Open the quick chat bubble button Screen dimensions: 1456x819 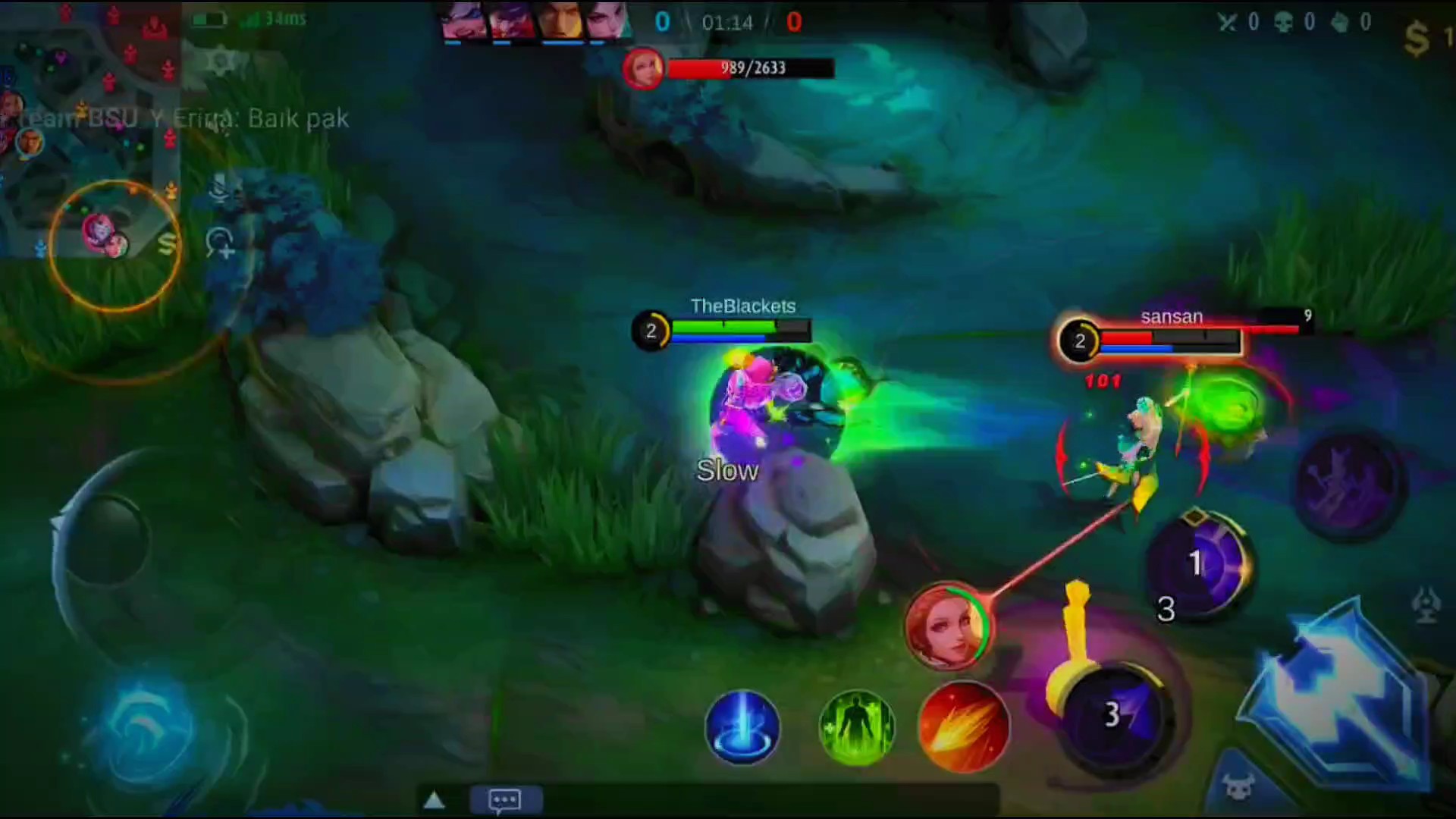pos(505,799)
